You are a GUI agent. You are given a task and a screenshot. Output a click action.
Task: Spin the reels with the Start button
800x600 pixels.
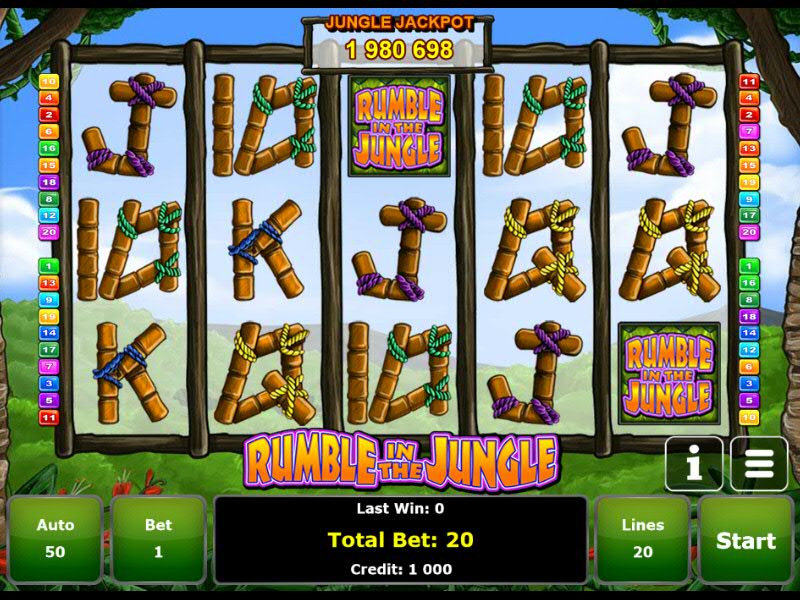coord(745,540)
